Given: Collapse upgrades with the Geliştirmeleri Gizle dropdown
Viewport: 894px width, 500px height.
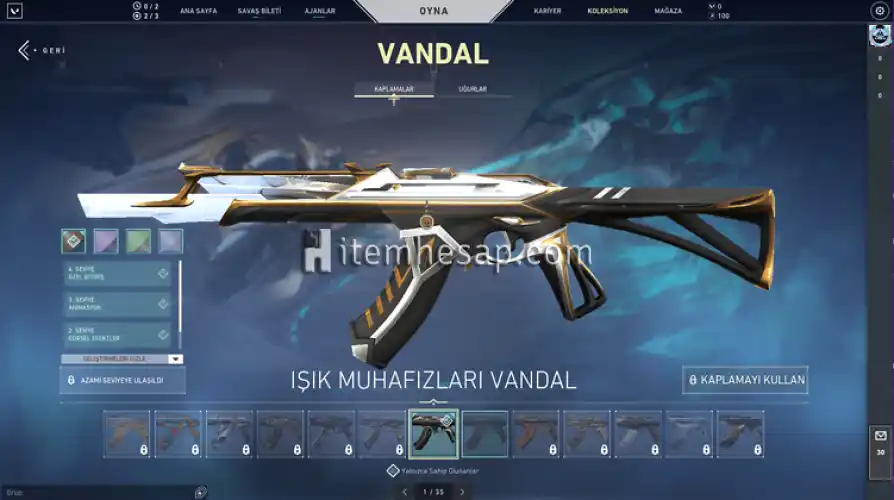Looking at the screenshot, I should [122, 358].
